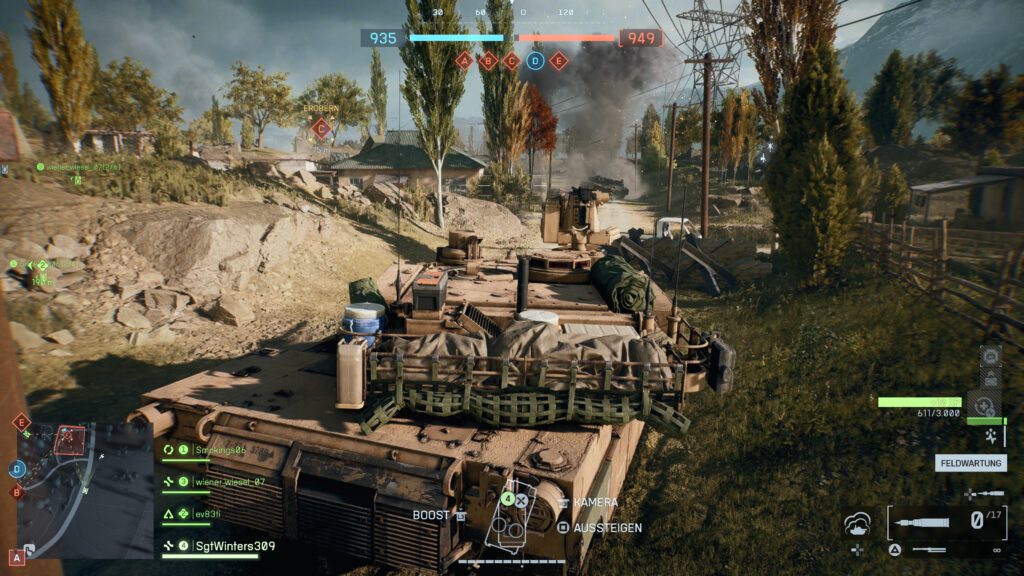Click the red capture zone on the minimap
Screen dimensions: 1024x576
pos(69,440)
